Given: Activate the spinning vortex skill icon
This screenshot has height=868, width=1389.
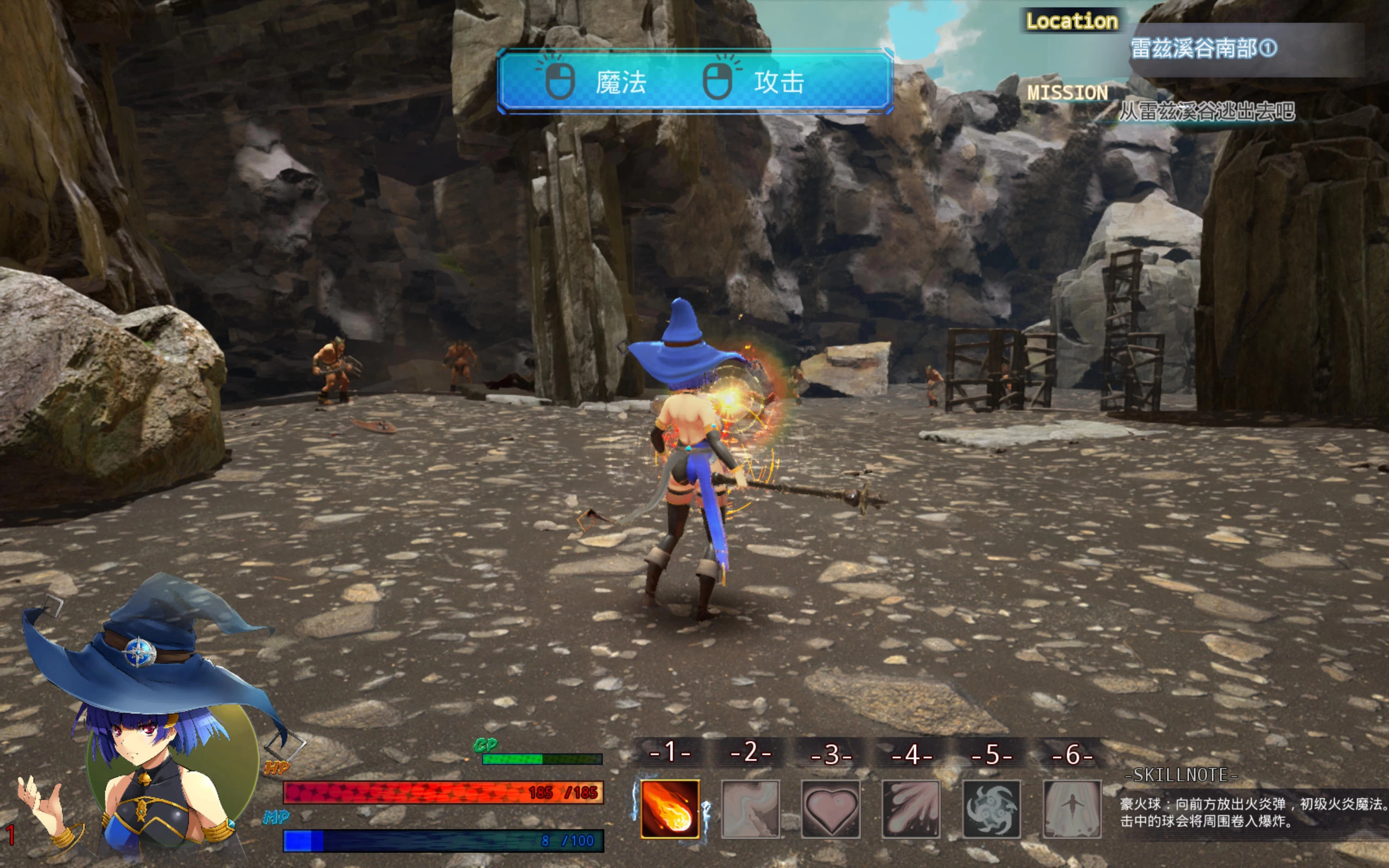Looking at the screenshot, I should [x=991, y=809].
